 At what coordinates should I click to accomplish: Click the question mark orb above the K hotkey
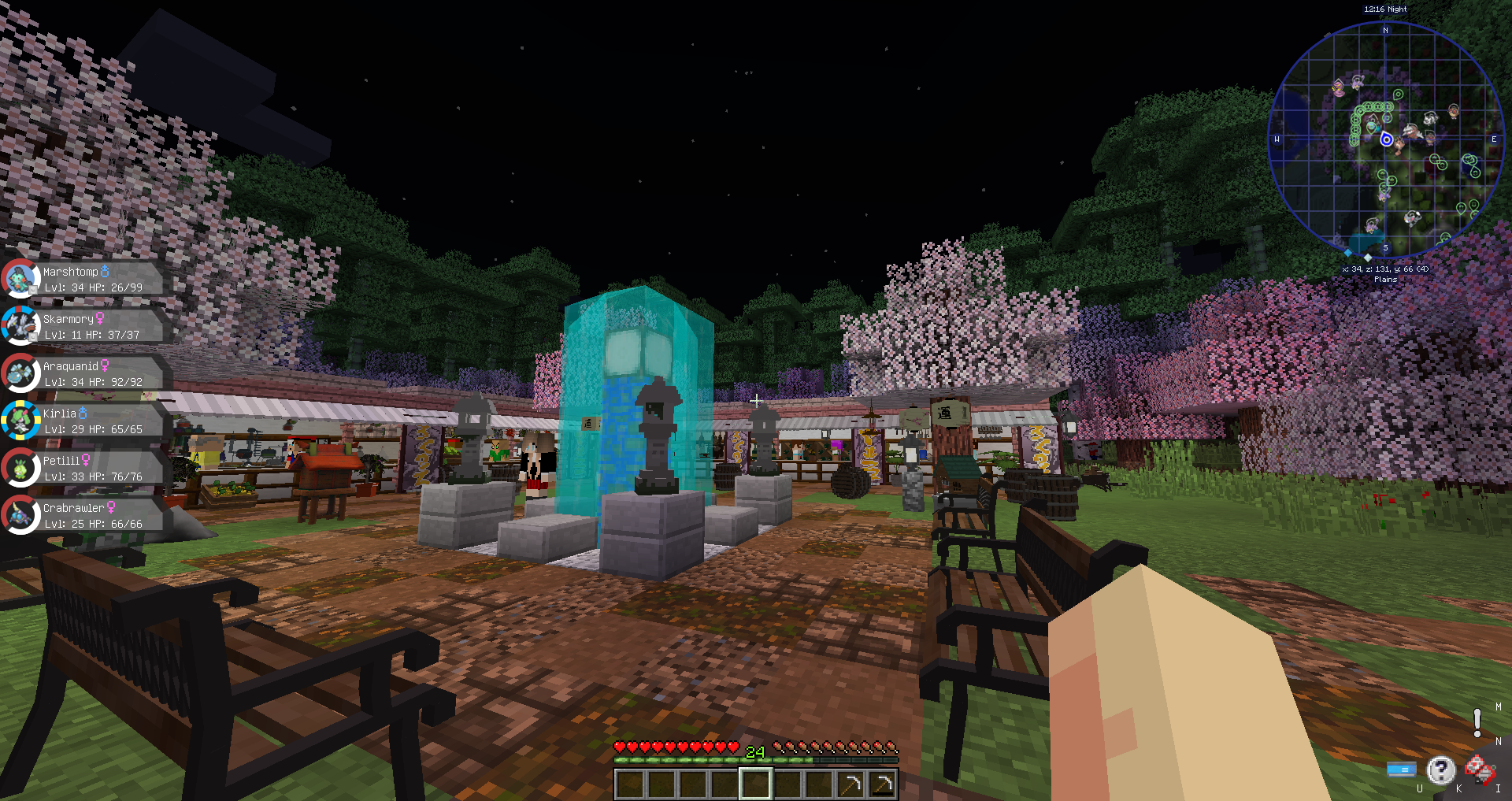click(x=1440, y=769)
